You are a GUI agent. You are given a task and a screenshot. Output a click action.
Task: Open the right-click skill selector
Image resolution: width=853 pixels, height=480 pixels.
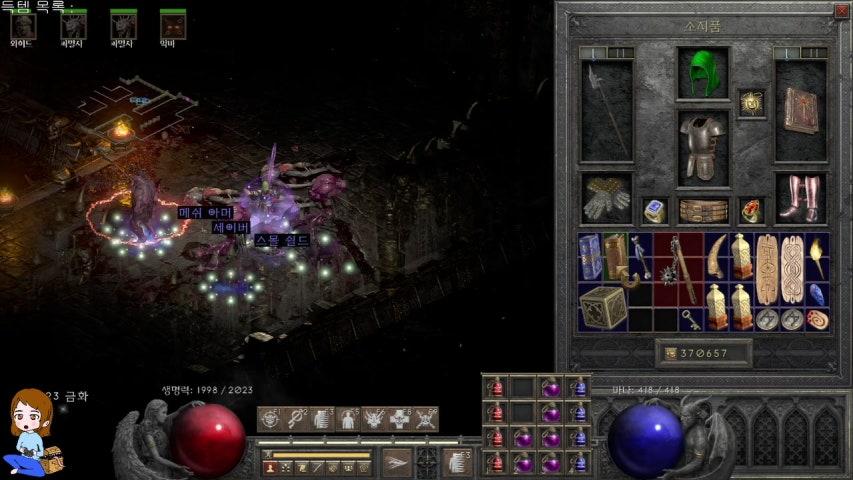[x=458, y=461]
